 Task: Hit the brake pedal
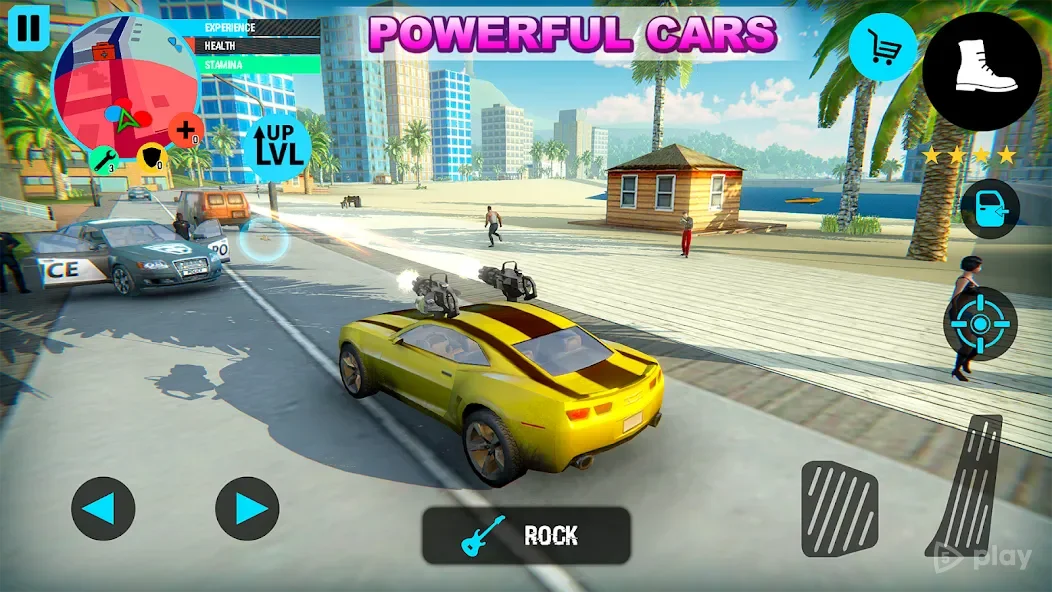pyautogui.click(x=839, y=509)
